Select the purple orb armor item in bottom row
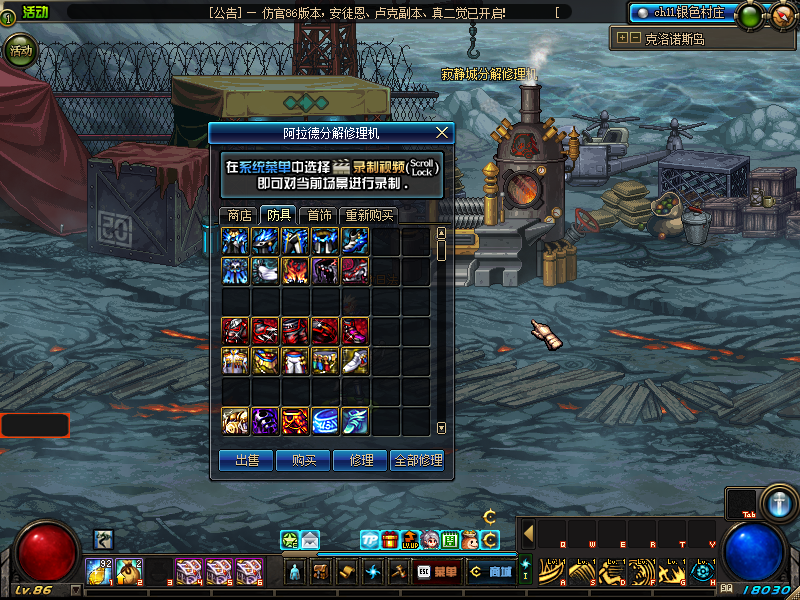800x600 pixels. (x=266, y=421)
